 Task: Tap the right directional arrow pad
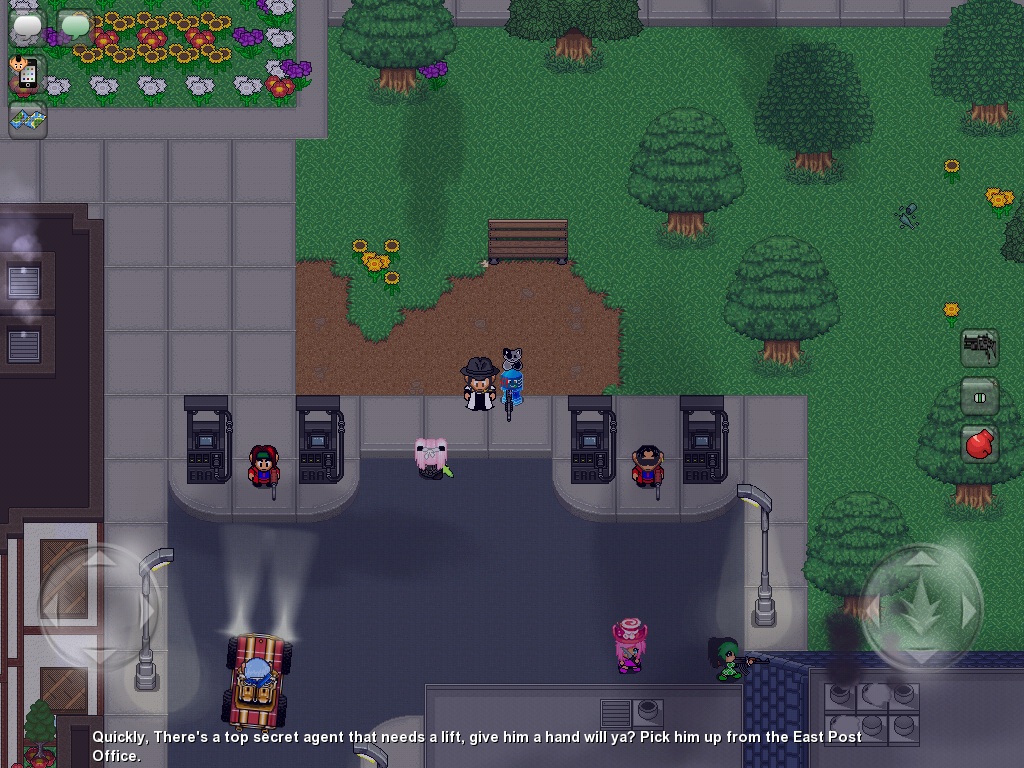922,606
